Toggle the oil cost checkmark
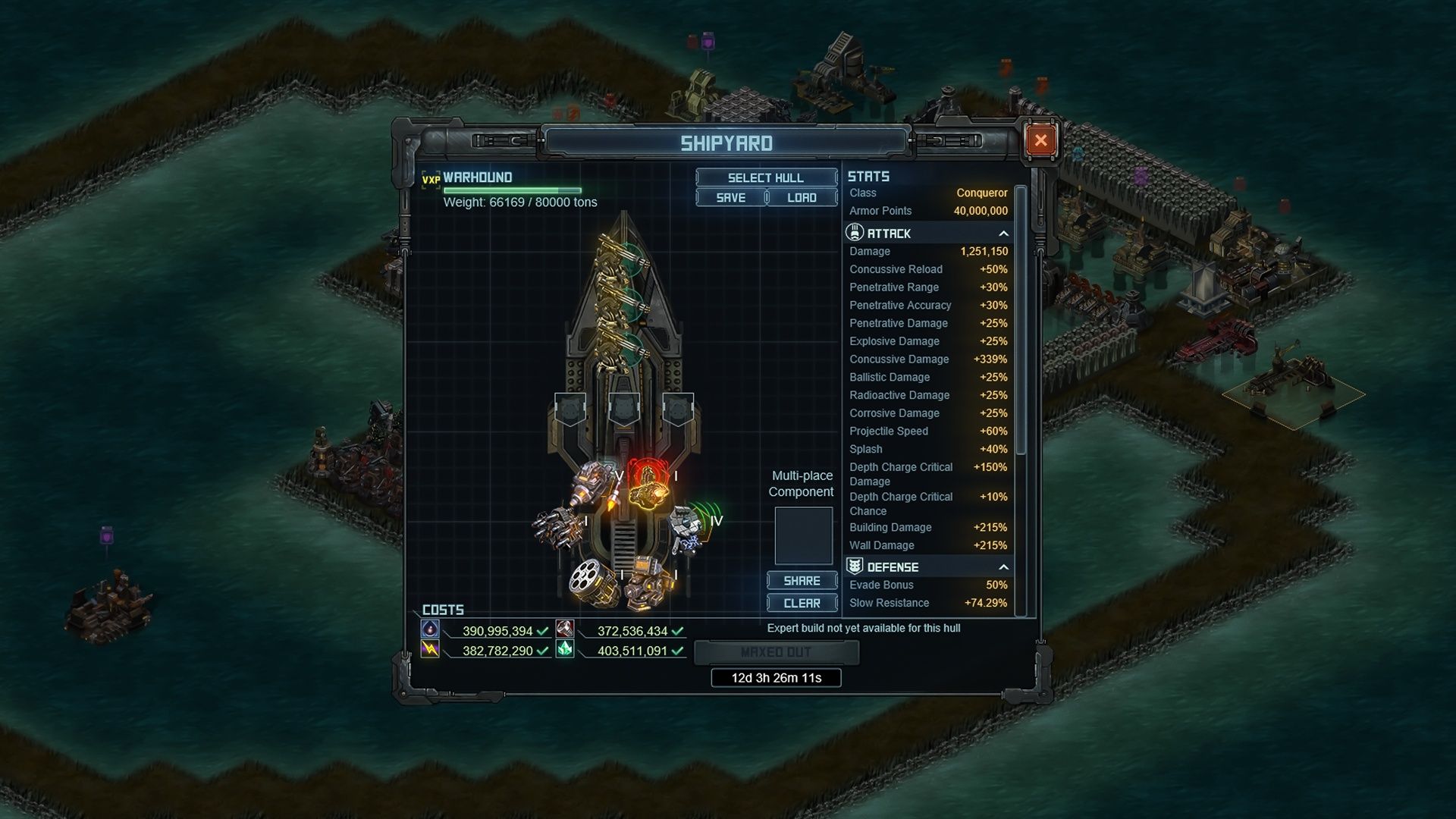 click(x=541, y=629)
